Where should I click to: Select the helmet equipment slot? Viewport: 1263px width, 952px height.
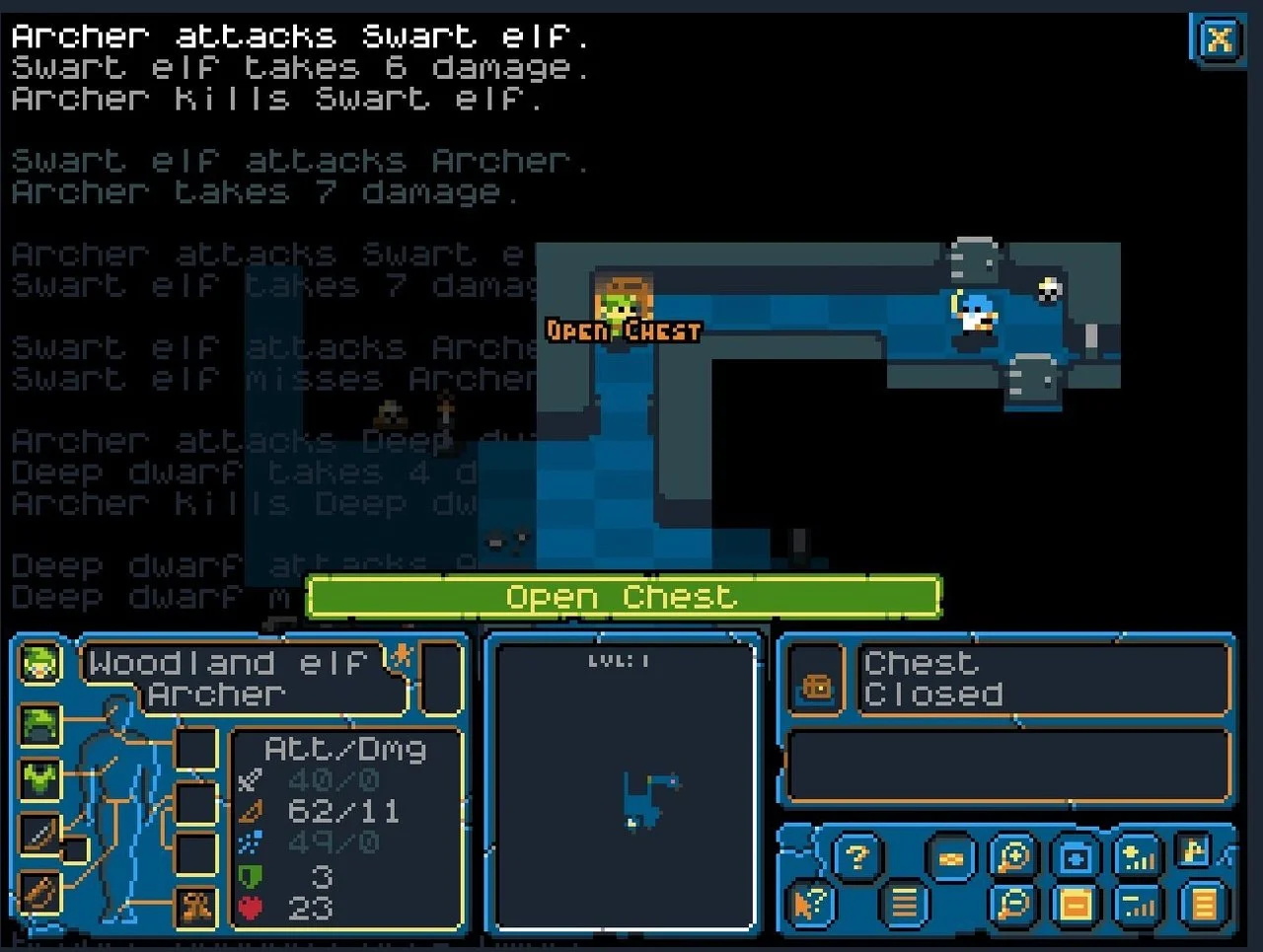[39, 727]
